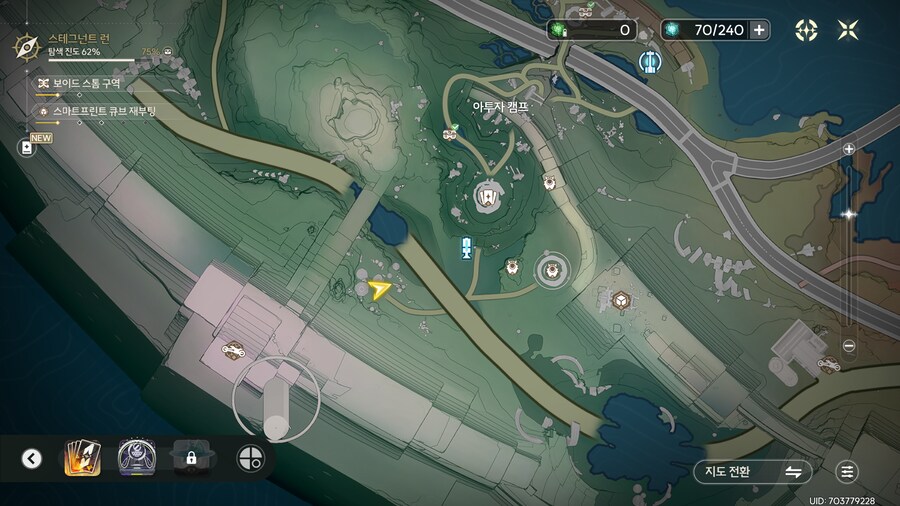Open the map marker filter settings
The height and width of the screenshot is (506, 900).
point(848,471)
